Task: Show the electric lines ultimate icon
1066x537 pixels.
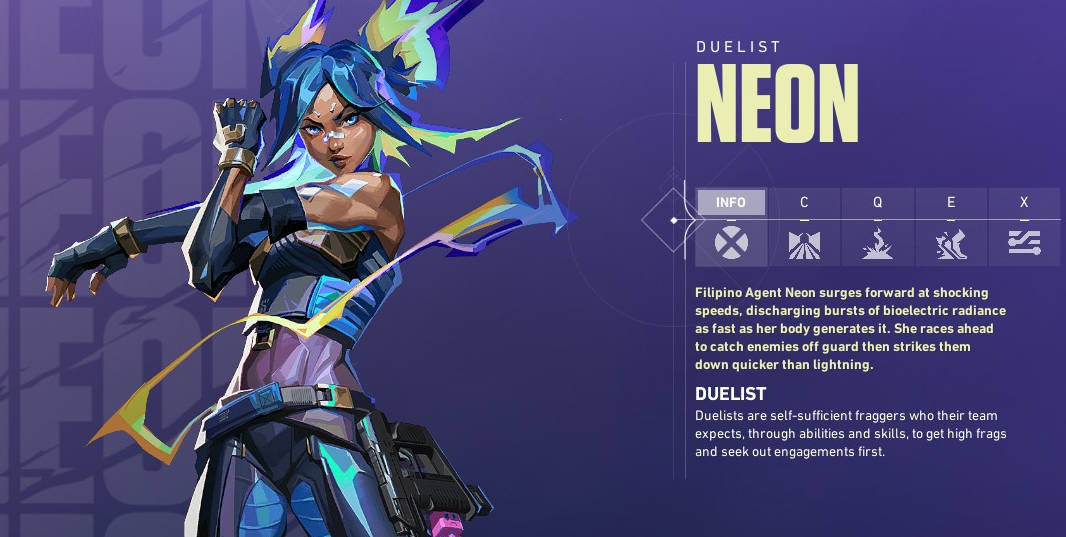Action: click(1024, 243)
